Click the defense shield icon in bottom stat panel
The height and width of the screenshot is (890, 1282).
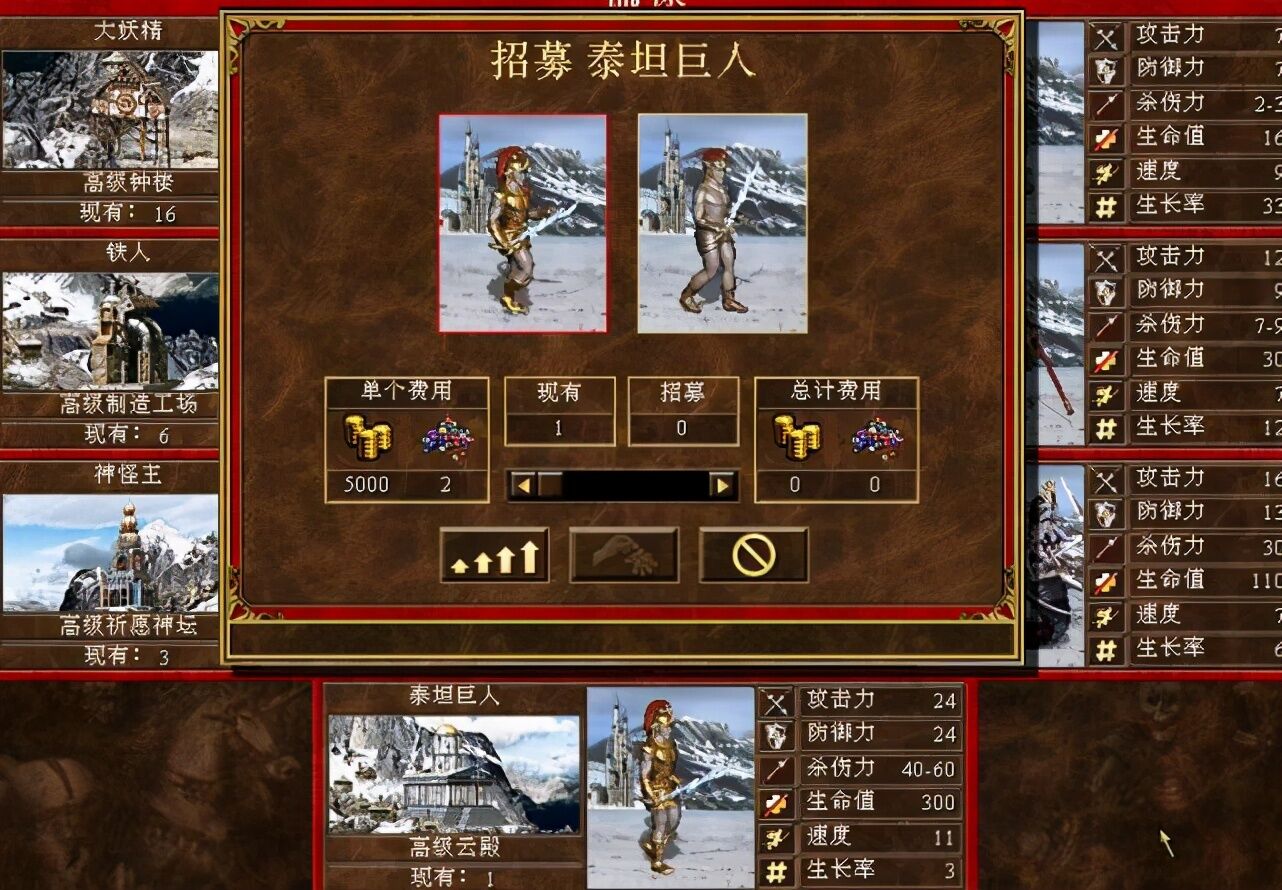point(775,735)
